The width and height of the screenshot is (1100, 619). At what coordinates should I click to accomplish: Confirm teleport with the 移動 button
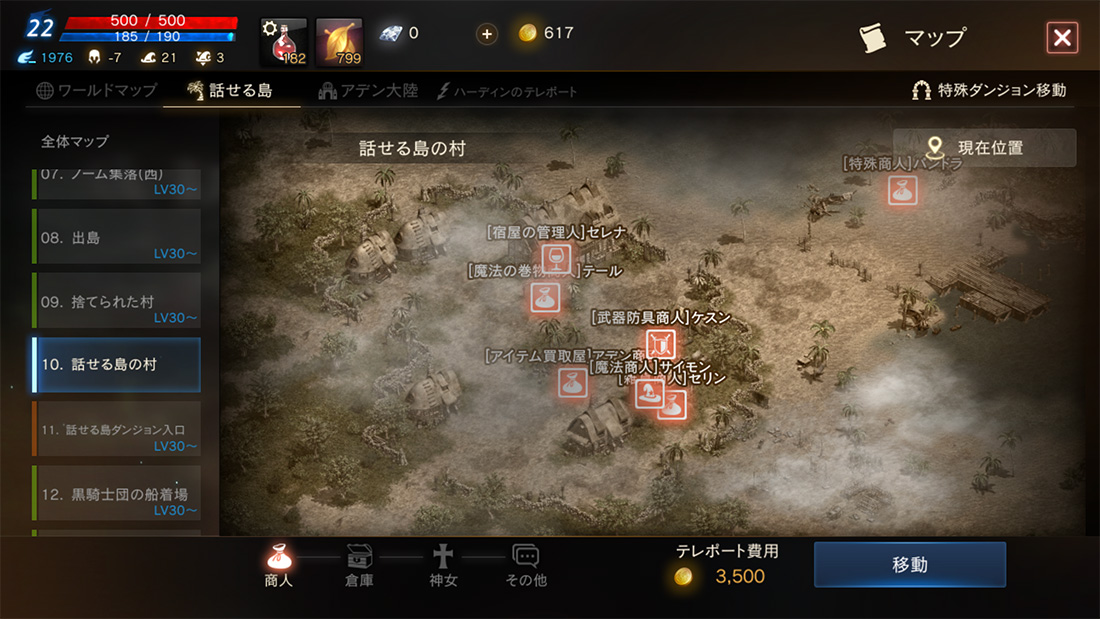[x=909, y=565]
